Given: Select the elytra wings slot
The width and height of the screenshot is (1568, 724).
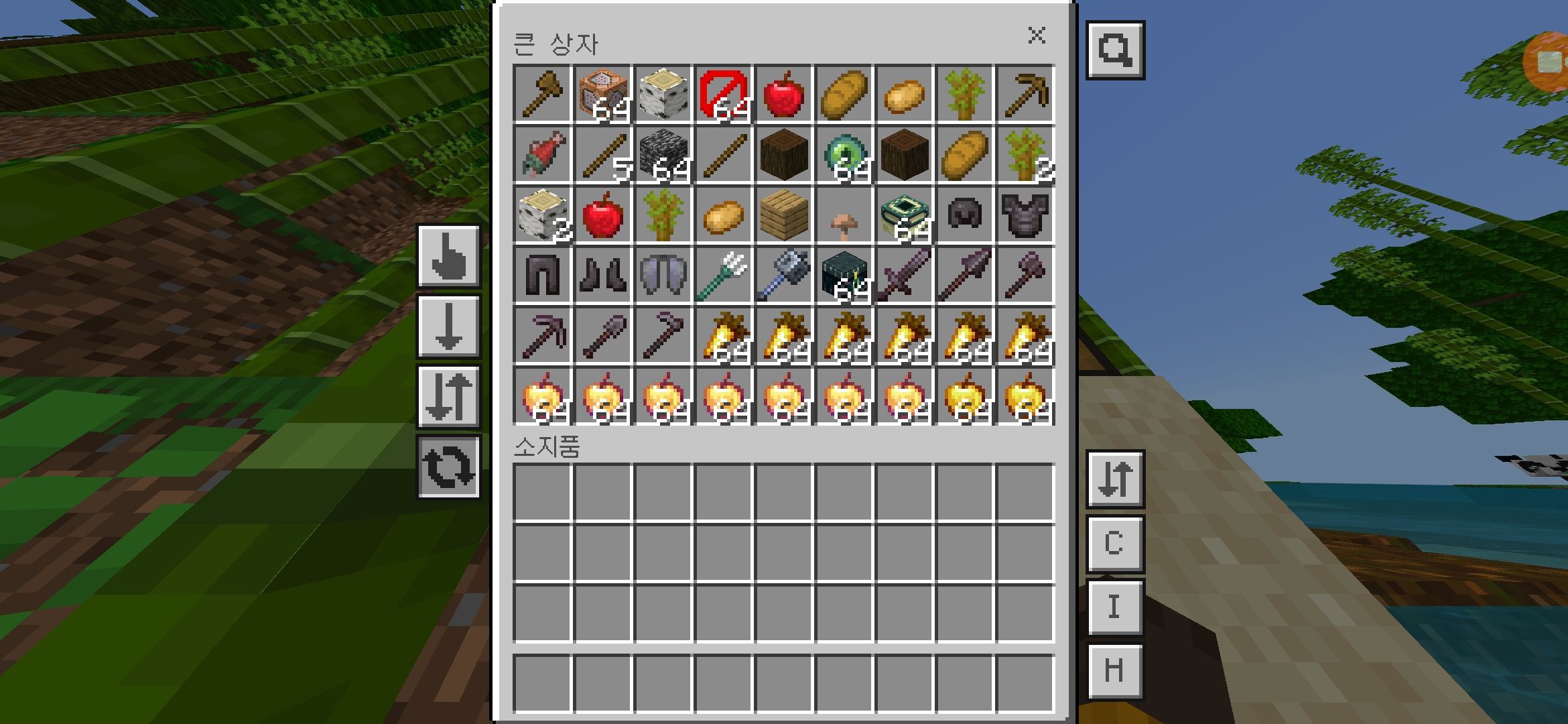Looking at the screenshot, I should [663, 276].
